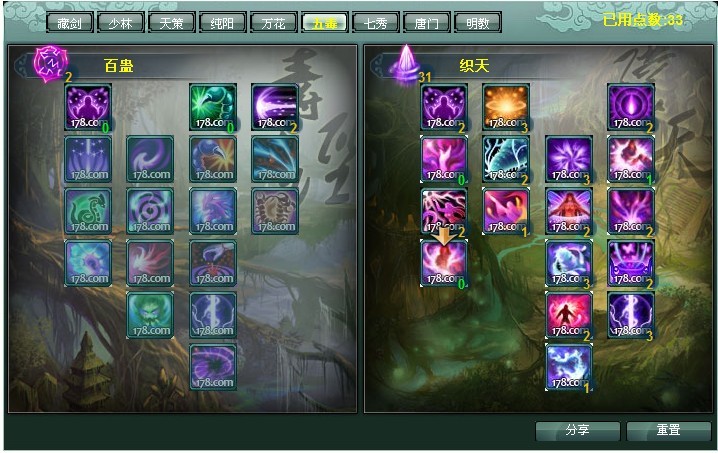Choose the brown scorpion talent icon
The width and height of the screenshot is (718, 453).
[274, 211]
